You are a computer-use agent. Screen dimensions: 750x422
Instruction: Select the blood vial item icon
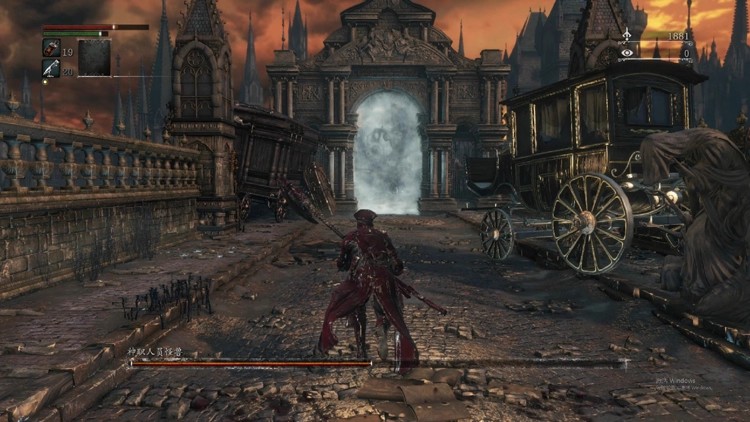point(51,47)
